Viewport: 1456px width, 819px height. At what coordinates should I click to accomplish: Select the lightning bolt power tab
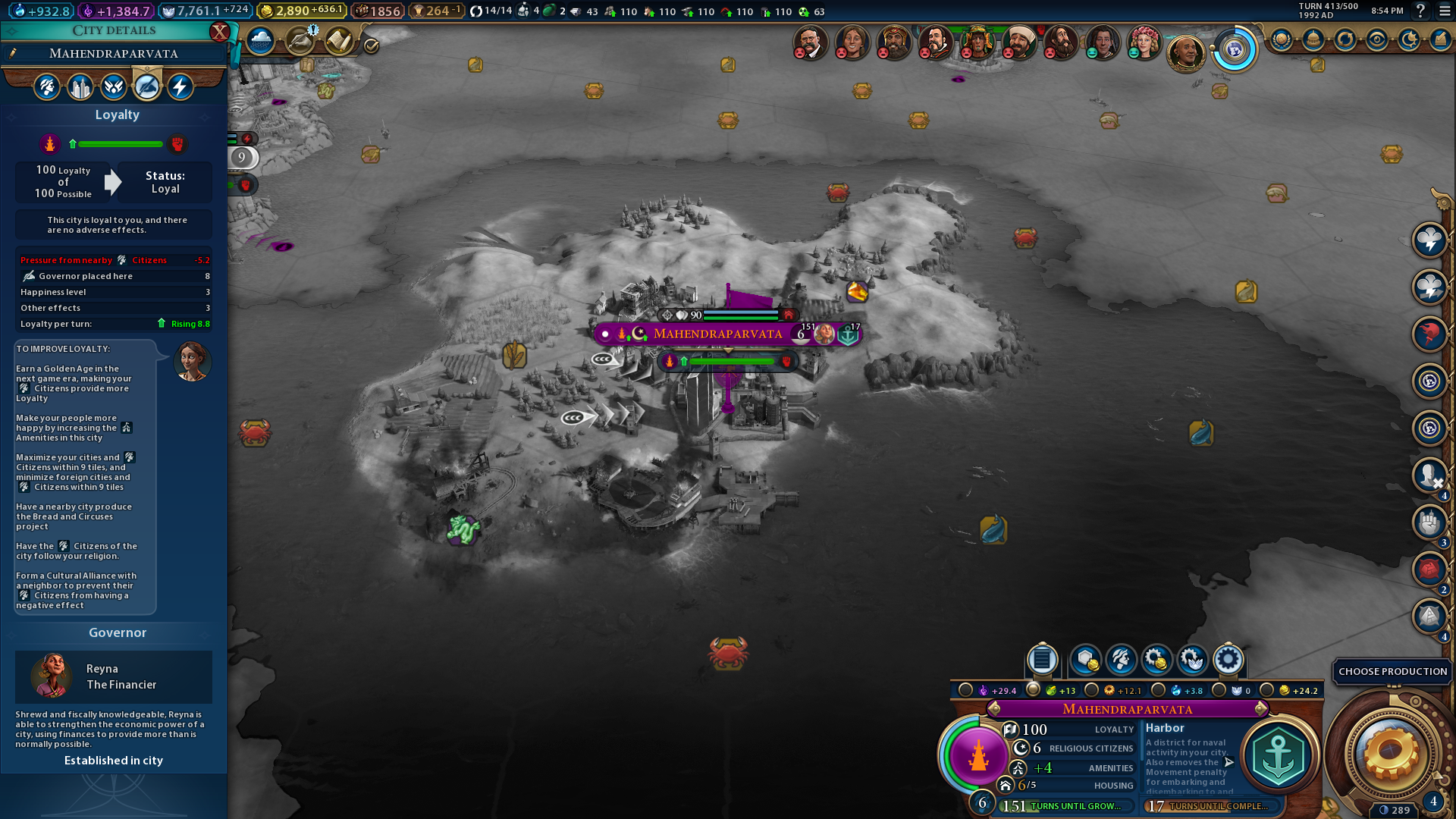(x=180, y=87)
